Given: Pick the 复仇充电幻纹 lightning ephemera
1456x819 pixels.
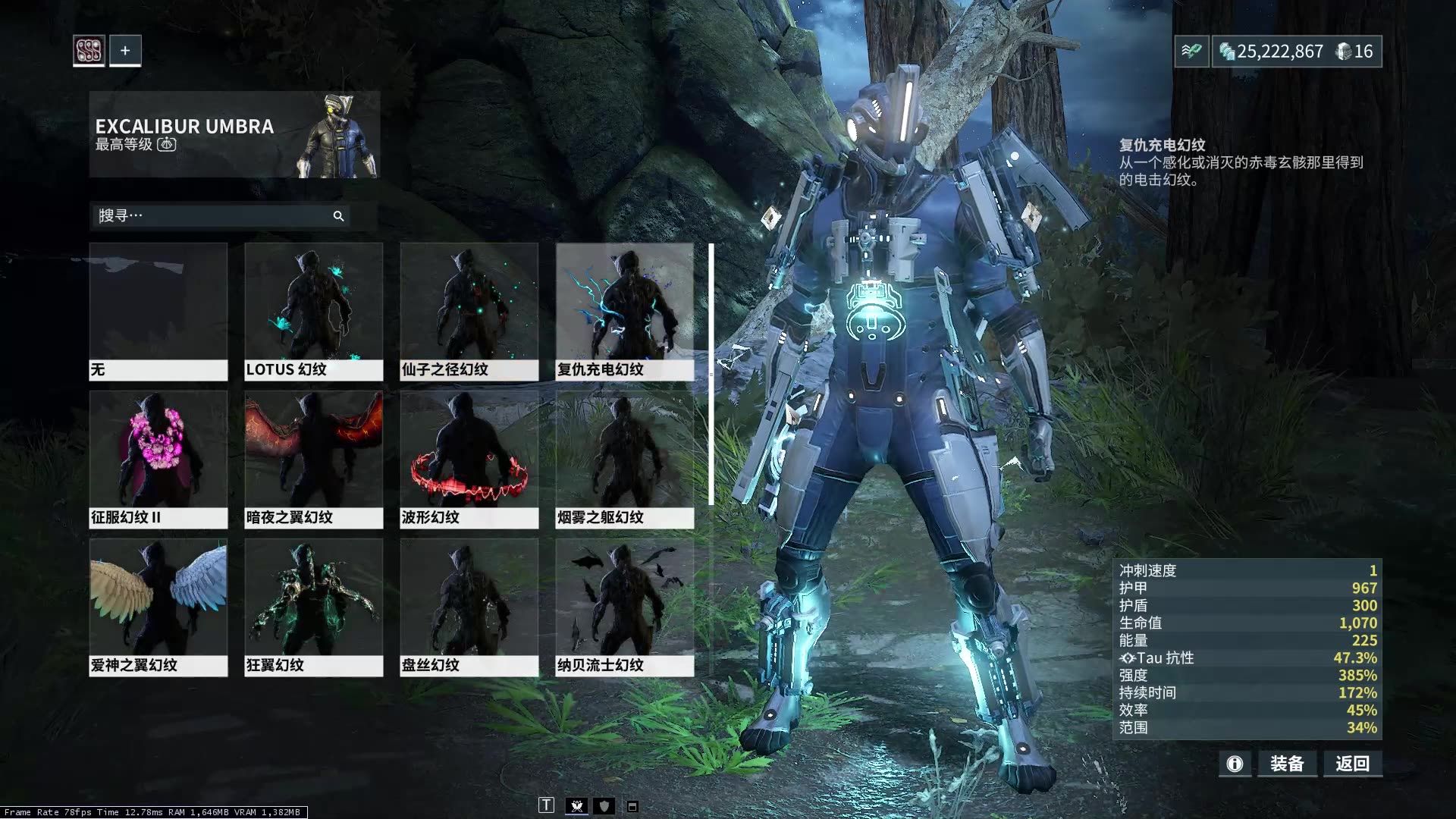Looking at the screenshot, I should [x=624, y=311].
